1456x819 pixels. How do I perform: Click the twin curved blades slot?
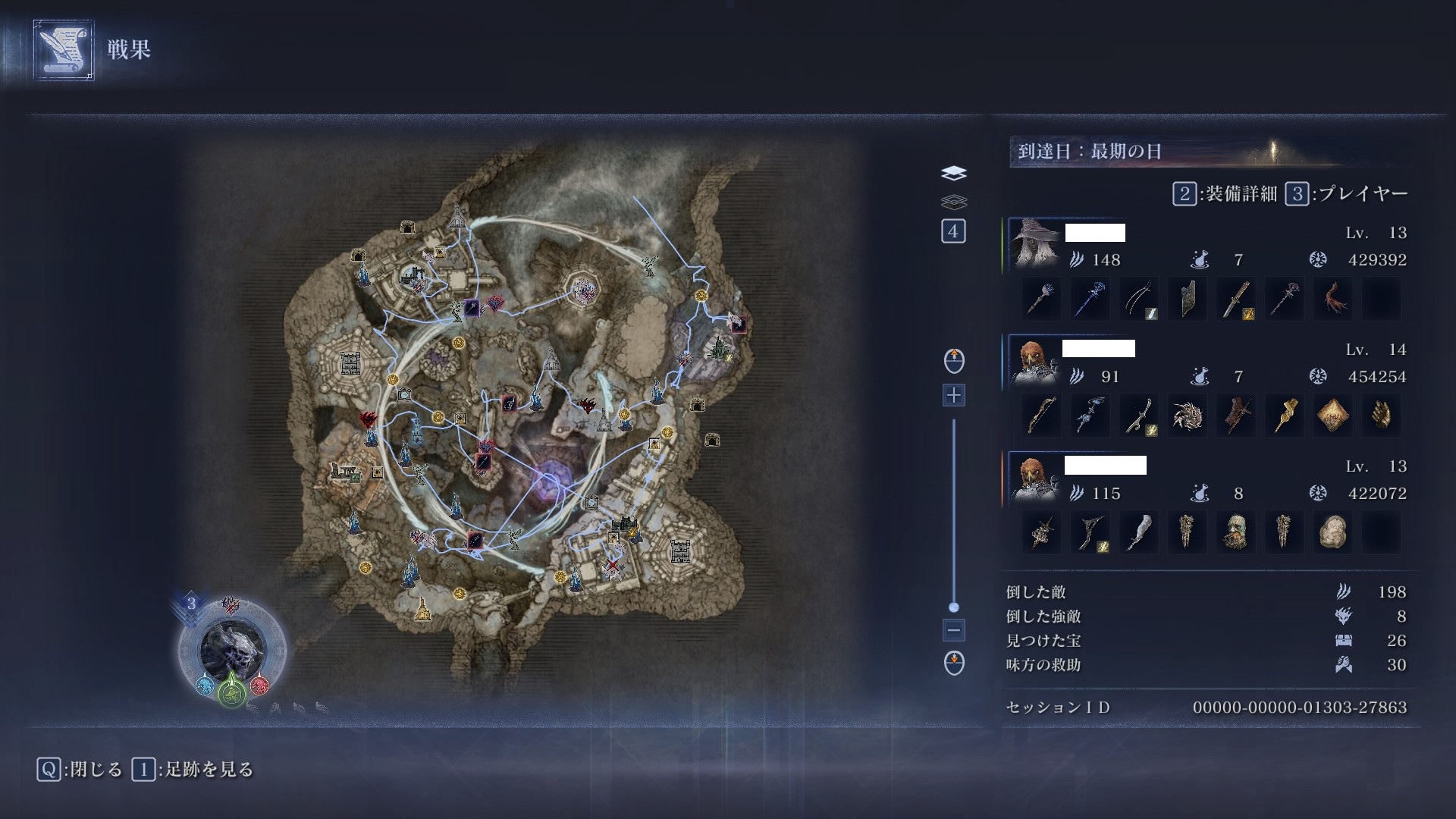tap(1138, 299)
